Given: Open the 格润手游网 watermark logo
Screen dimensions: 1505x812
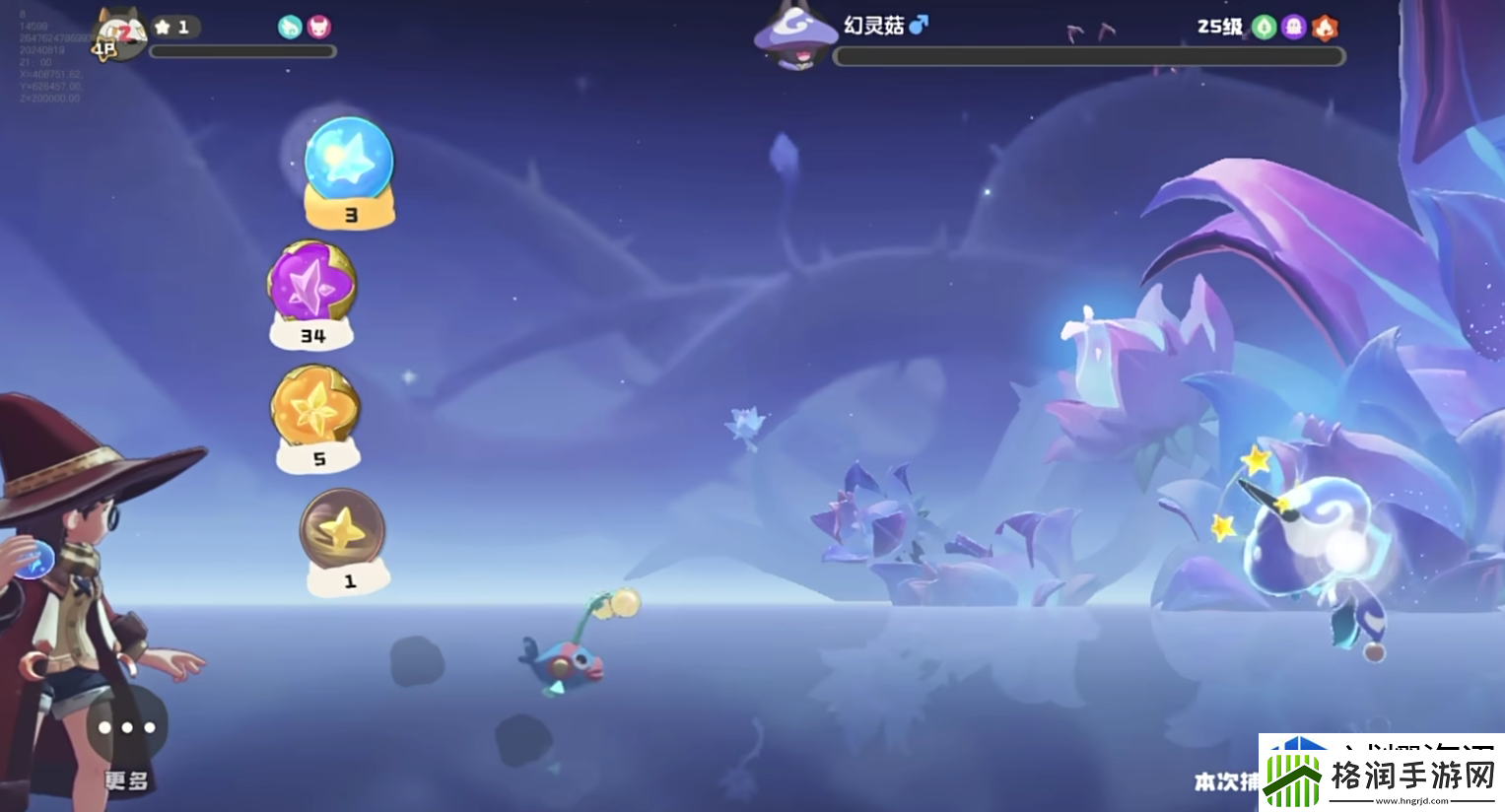Looking at the screenshot, I should click(1381, 775).
